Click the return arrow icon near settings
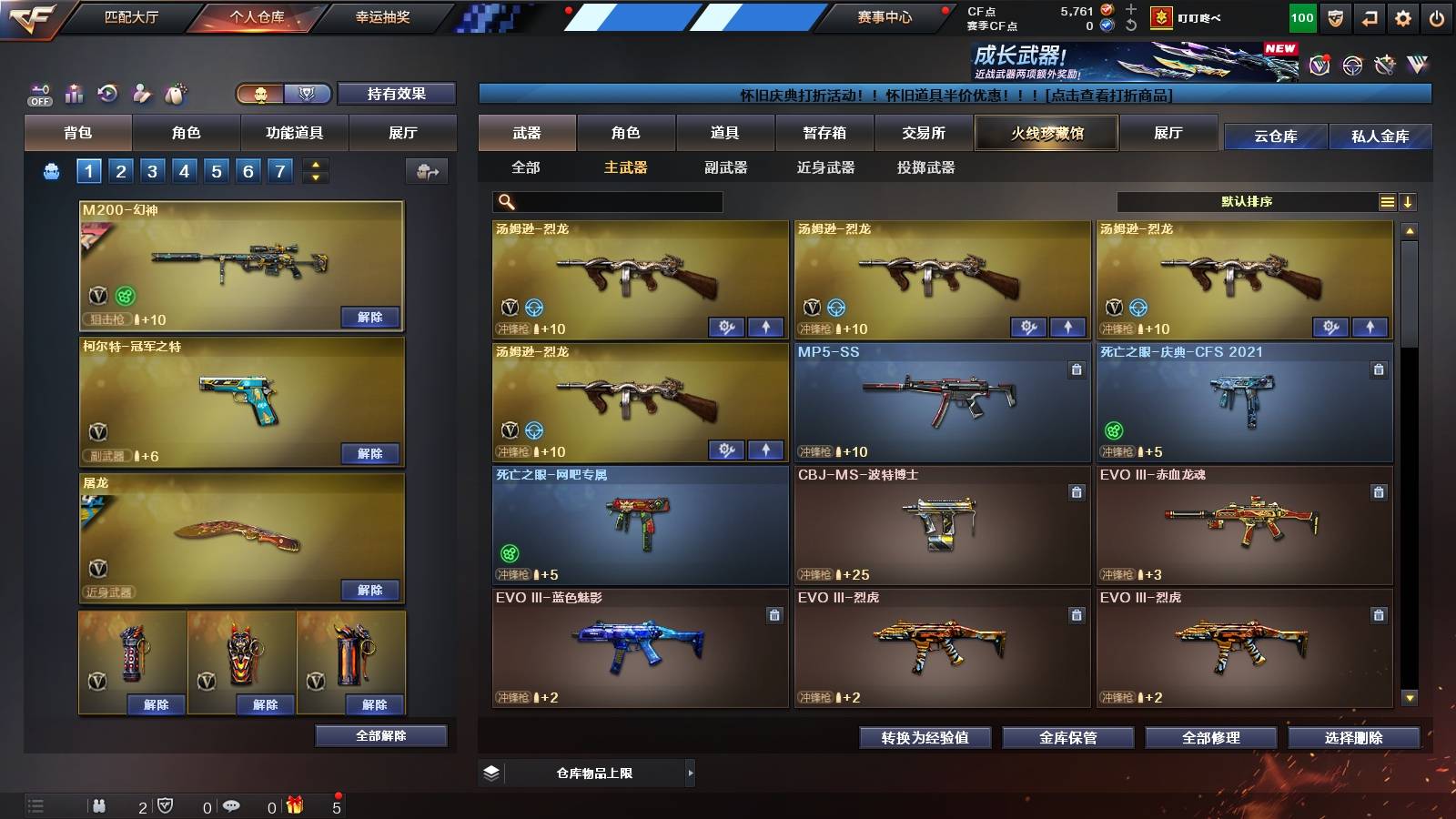 [x=1370, y=18]
